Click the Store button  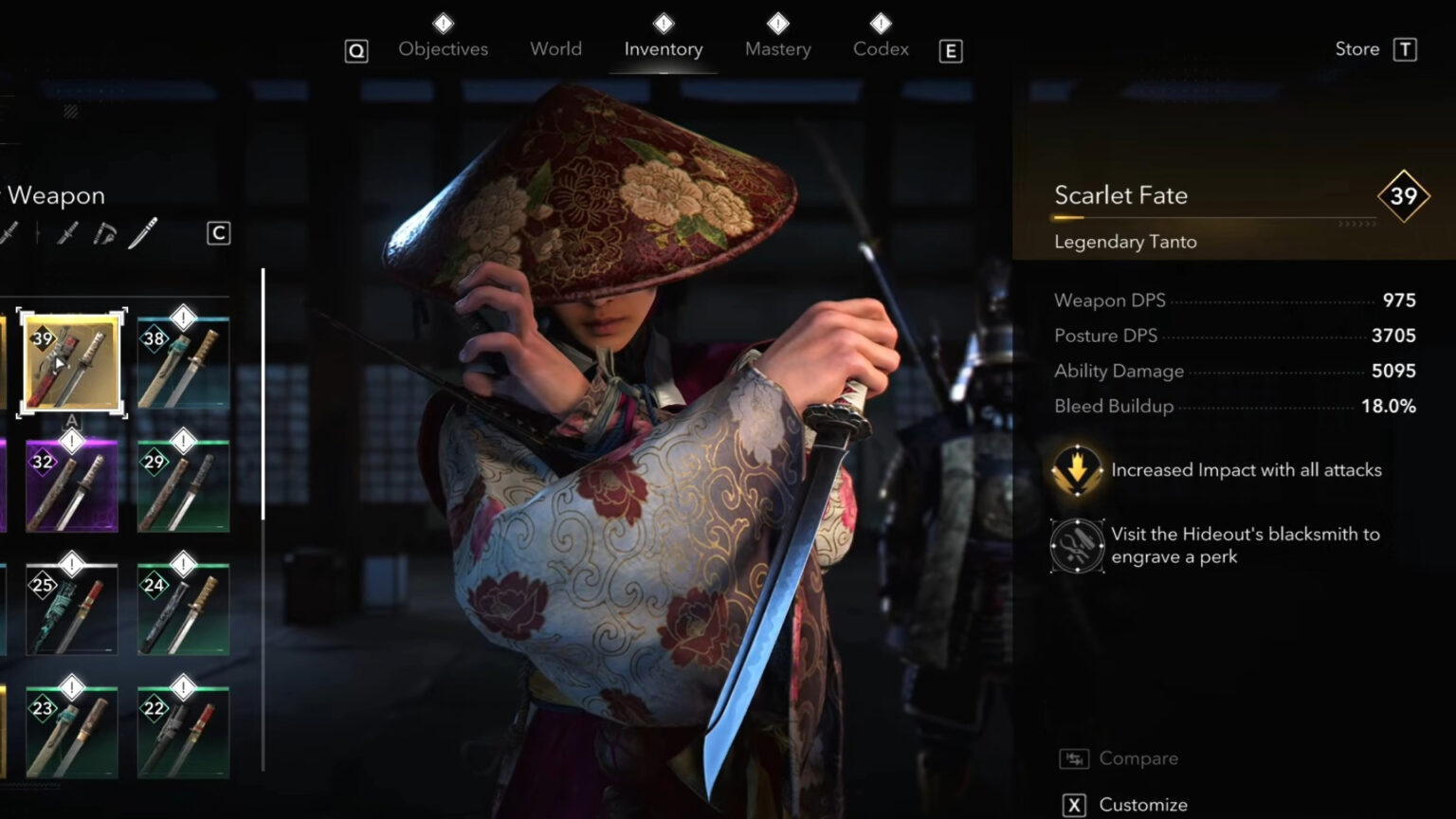[1356, 48]
